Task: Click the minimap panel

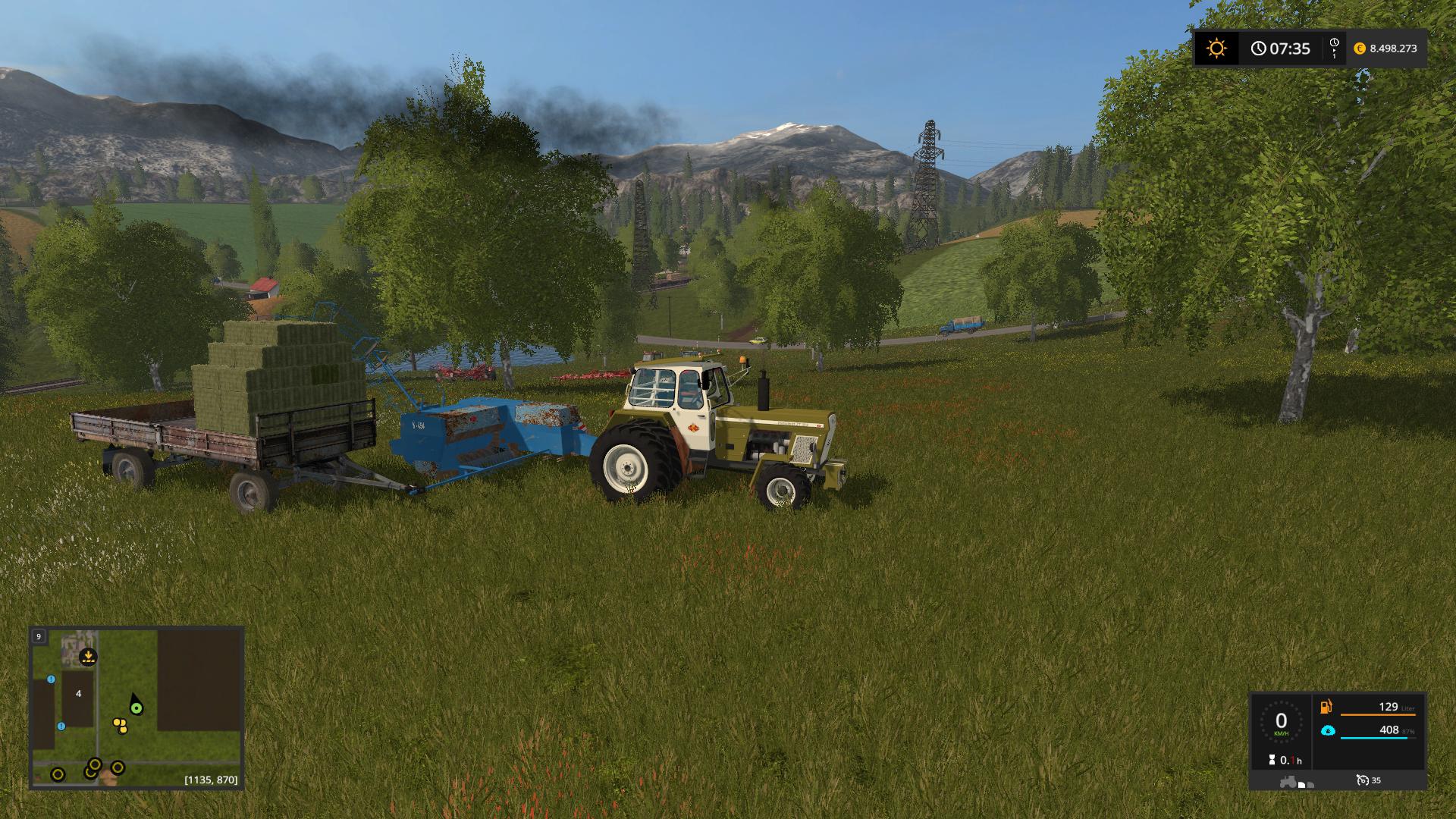Action: click(136, 708)
